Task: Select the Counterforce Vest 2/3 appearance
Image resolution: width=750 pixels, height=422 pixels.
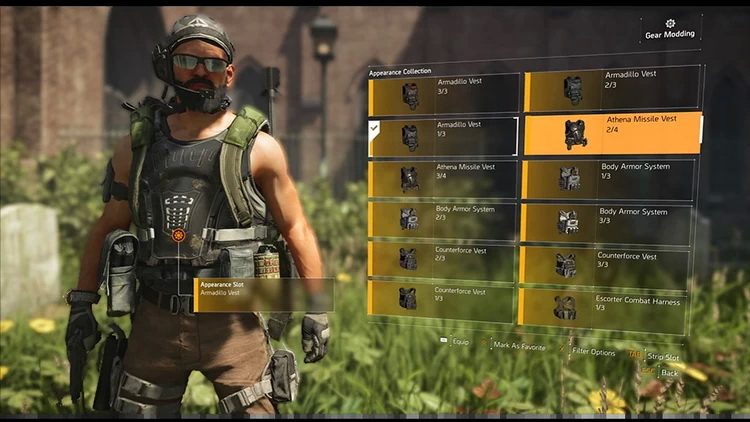Action: click(442, 259)
